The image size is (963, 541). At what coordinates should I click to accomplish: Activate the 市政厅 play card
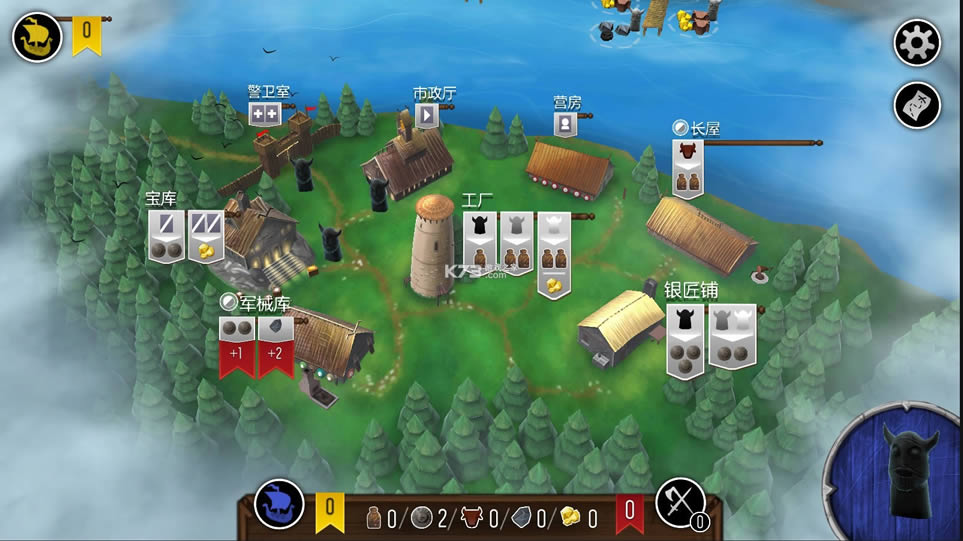[427, 116]
